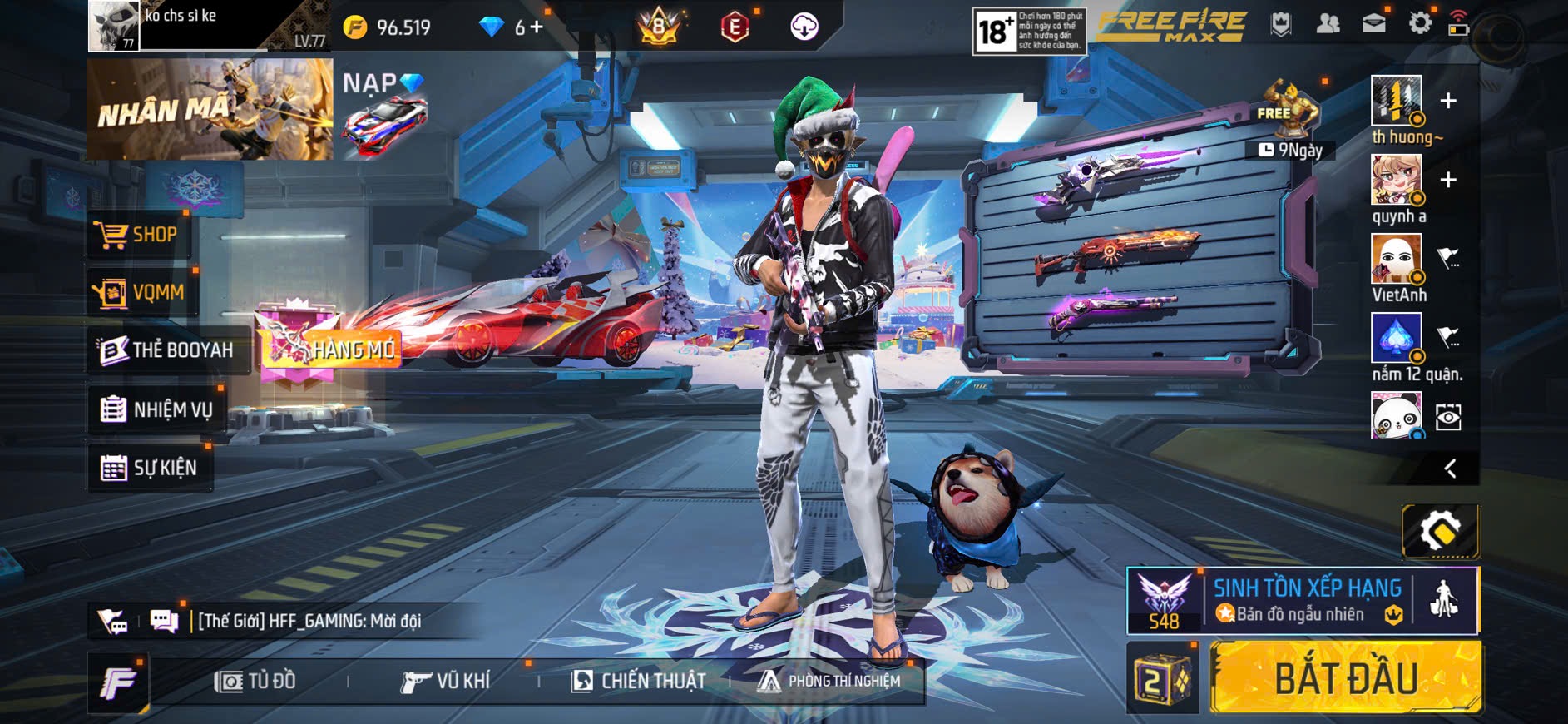
Task: Switch to the TỦ ĐỒ wardrobe tab
Action: [x=255, y=682]
